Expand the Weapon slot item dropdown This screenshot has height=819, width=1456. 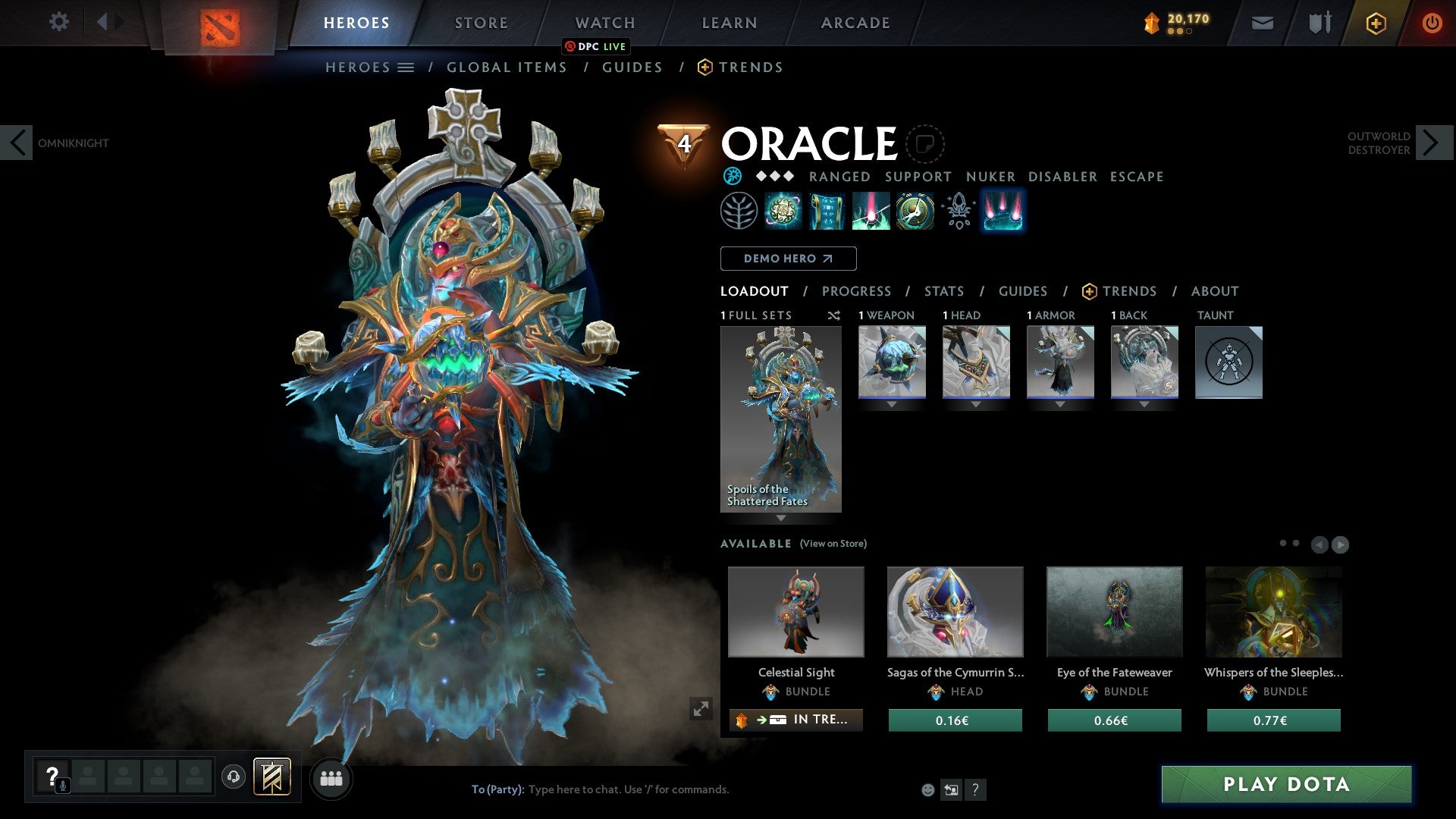(x=891, y=404)
